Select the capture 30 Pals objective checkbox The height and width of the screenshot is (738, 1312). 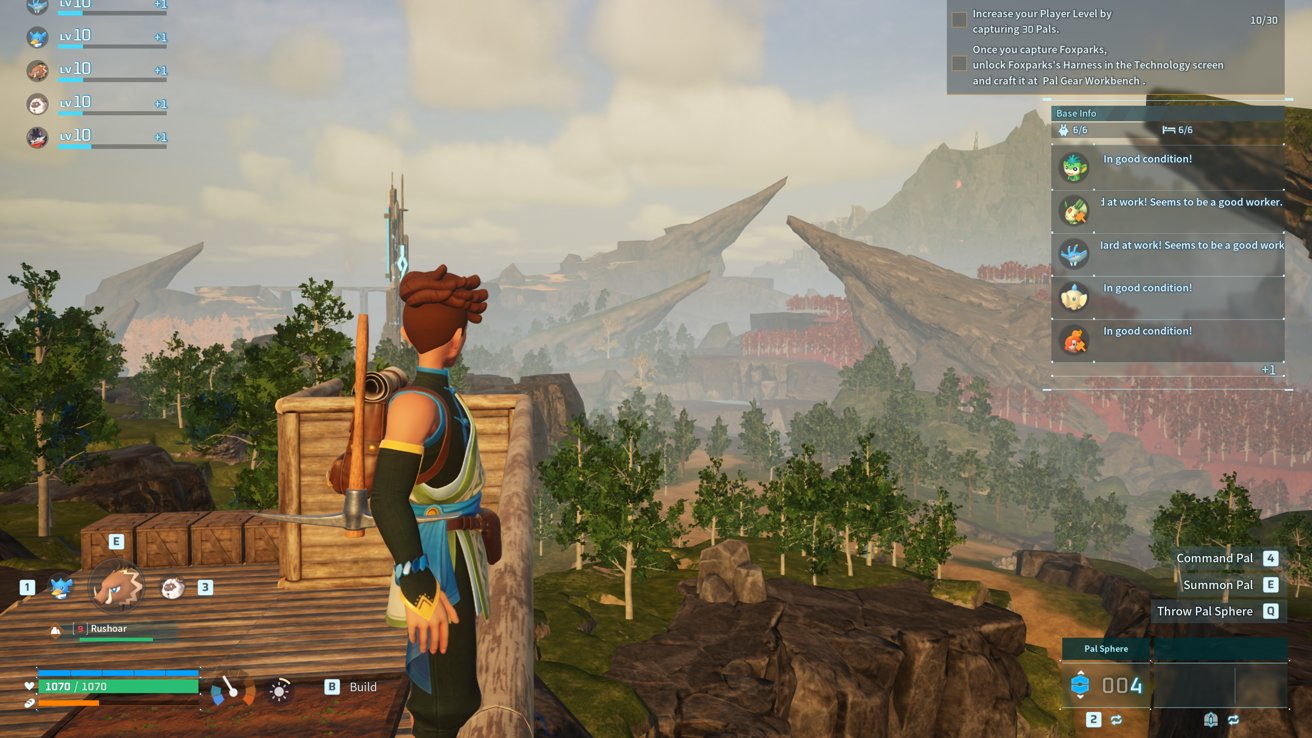click(959, 20)
